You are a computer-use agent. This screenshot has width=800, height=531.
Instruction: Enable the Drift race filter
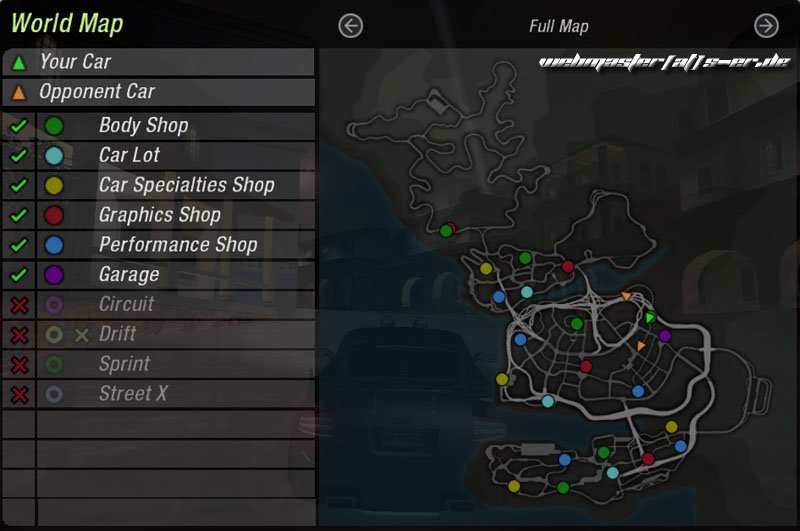coord(18,335)
